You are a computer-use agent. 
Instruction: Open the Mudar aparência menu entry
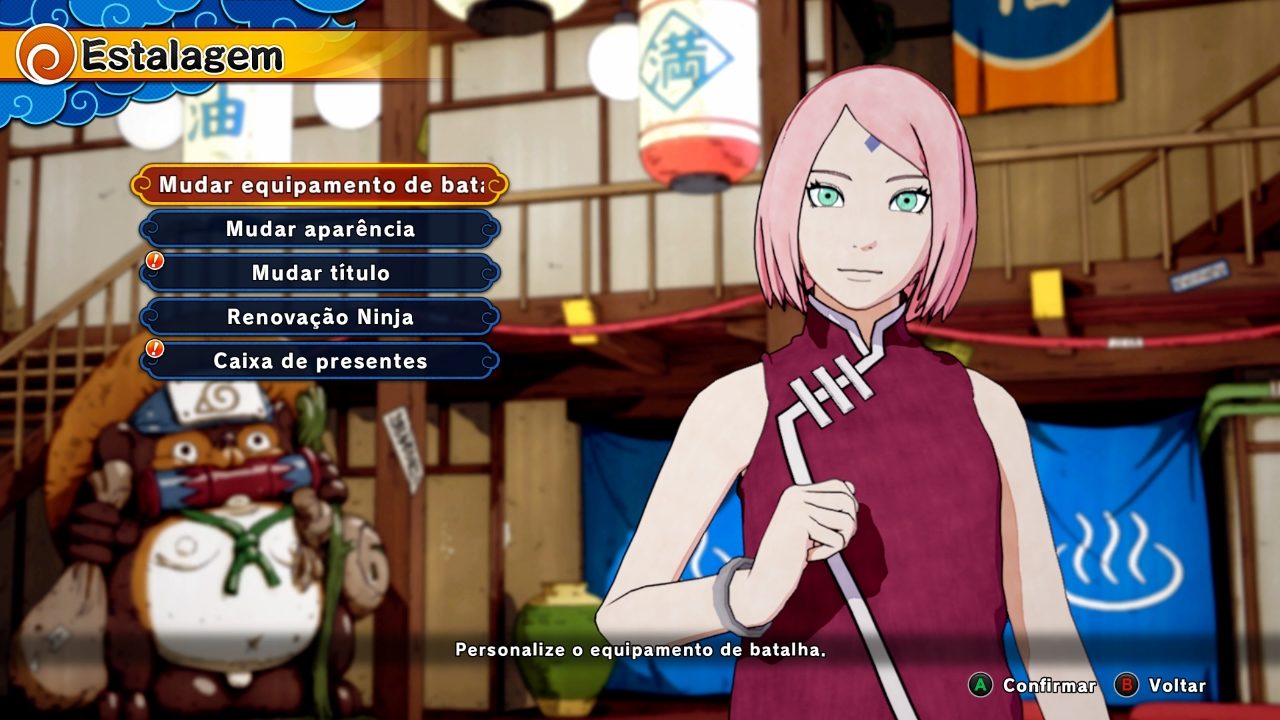pyautogui.click(x=320, y=229)
